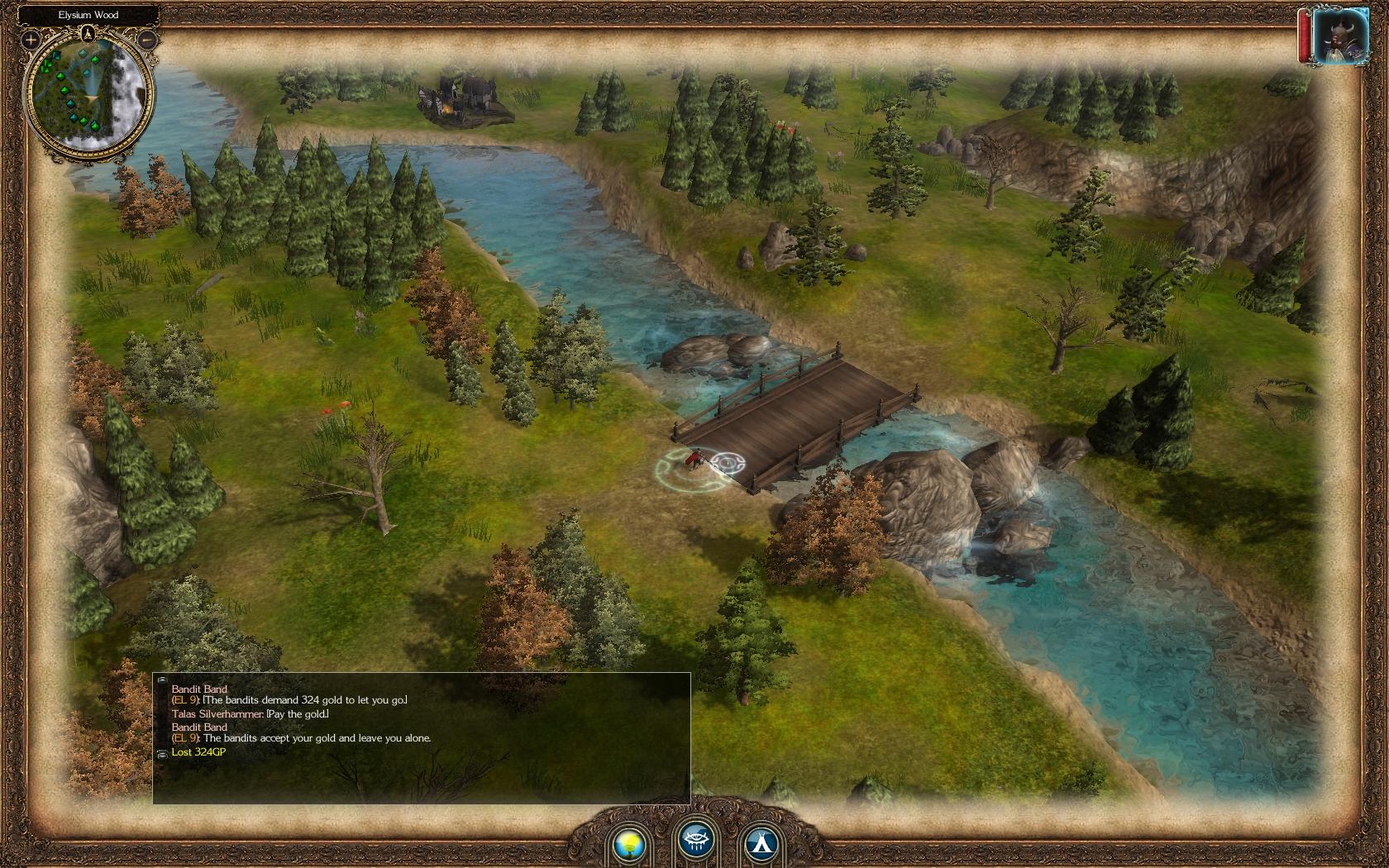This screenshot has width=1389, height=868.
Task: Zoom in the minimap with the plus button
Action: click(31, 39)
